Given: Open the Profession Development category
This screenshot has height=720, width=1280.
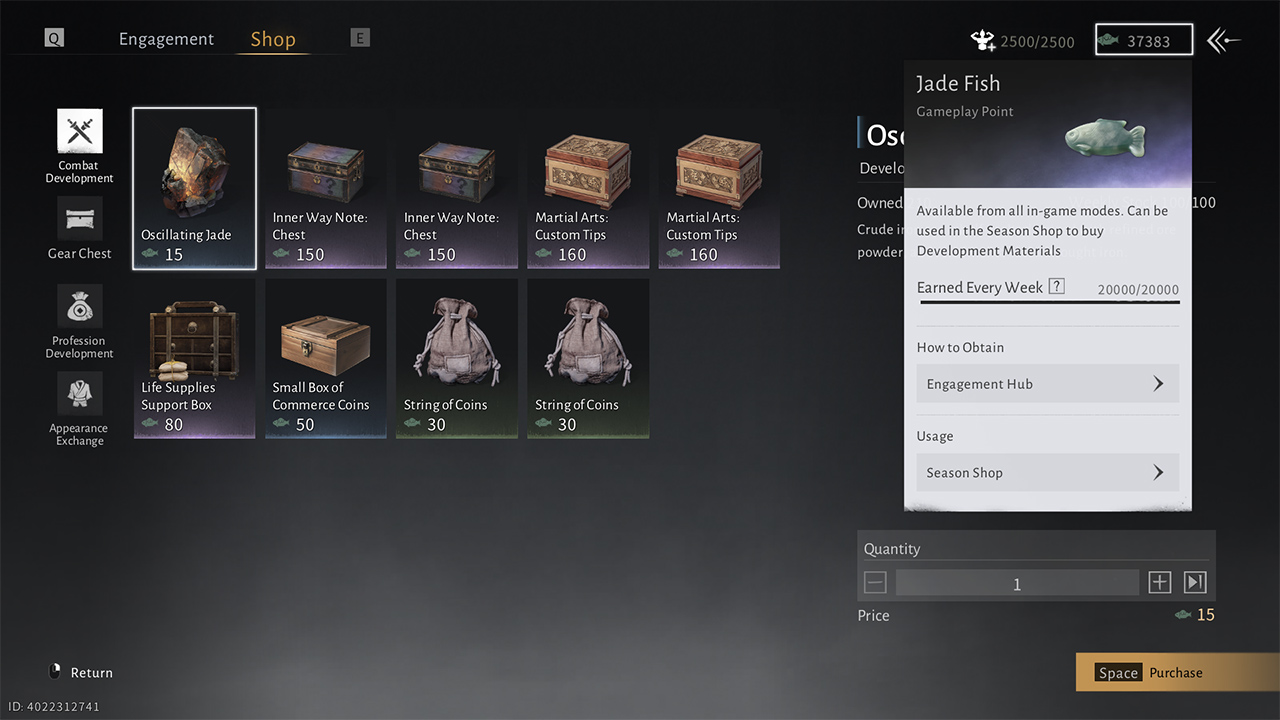Looking at the screenshot, I should pyautogui.click(x=79, y=321).
